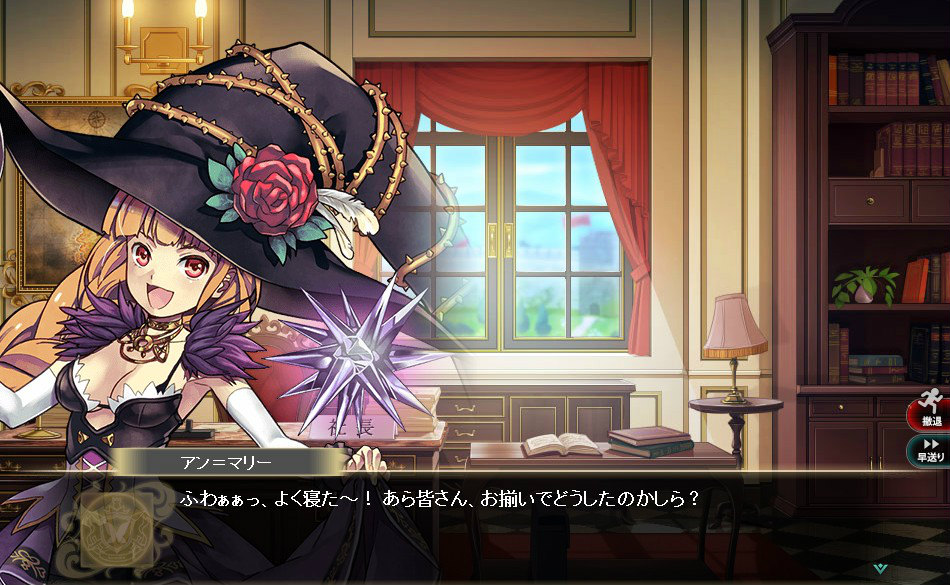Click the red 撤退 retreat button
This screenshot has width=950, height=585.
pyautogui.click(x=929, y=414)
